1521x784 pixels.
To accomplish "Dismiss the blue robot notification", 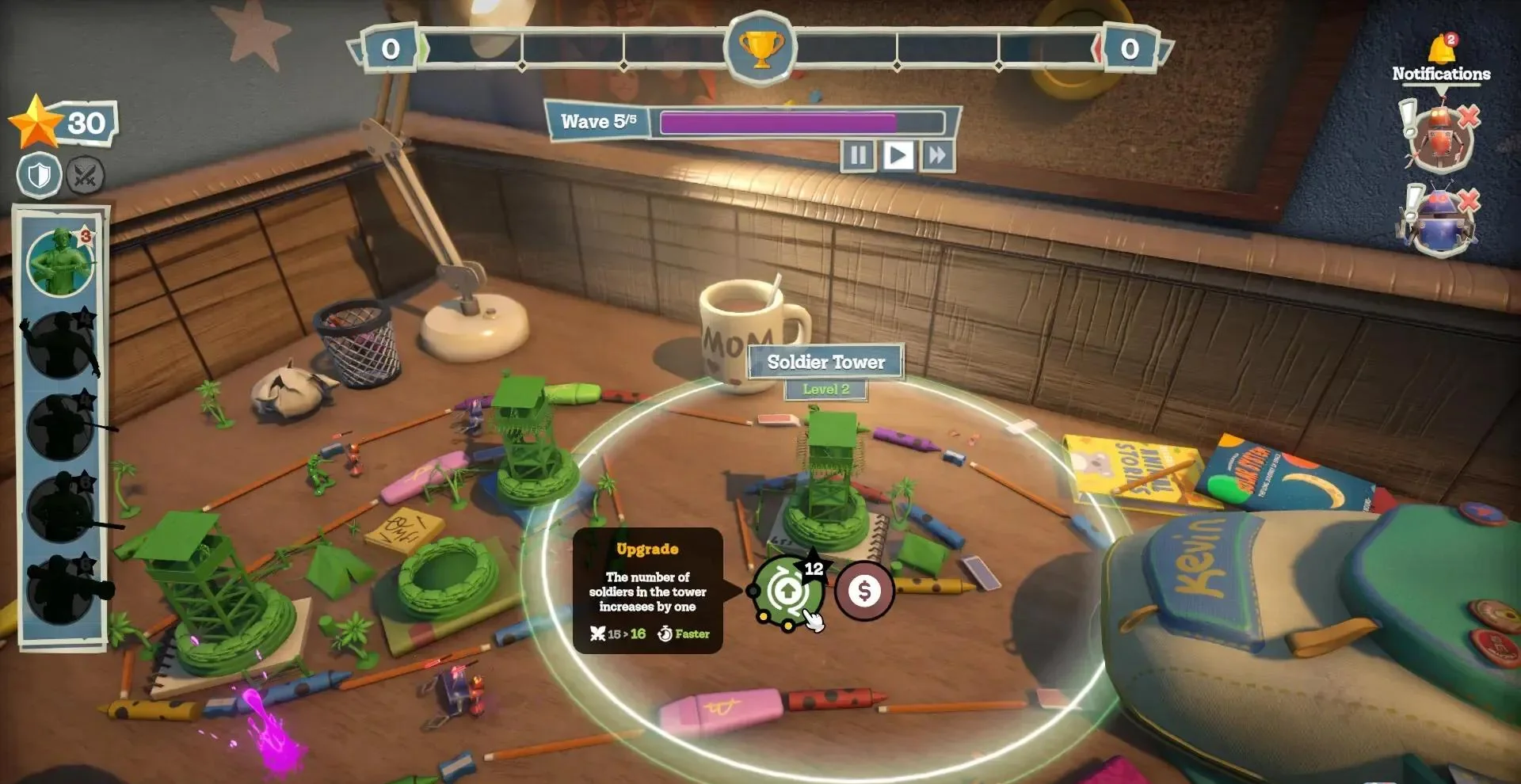I will [x=1469, y=200].
